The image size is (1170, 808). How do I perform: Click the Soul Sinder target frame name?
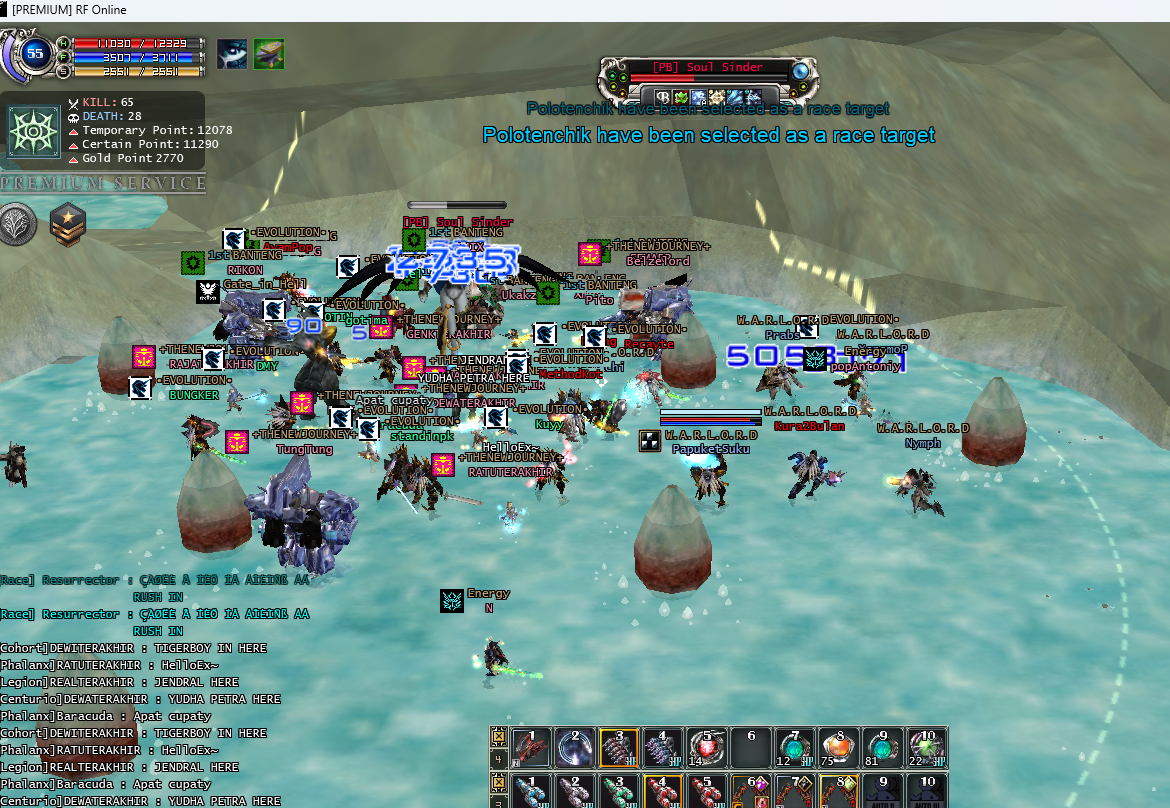(707, 67)
